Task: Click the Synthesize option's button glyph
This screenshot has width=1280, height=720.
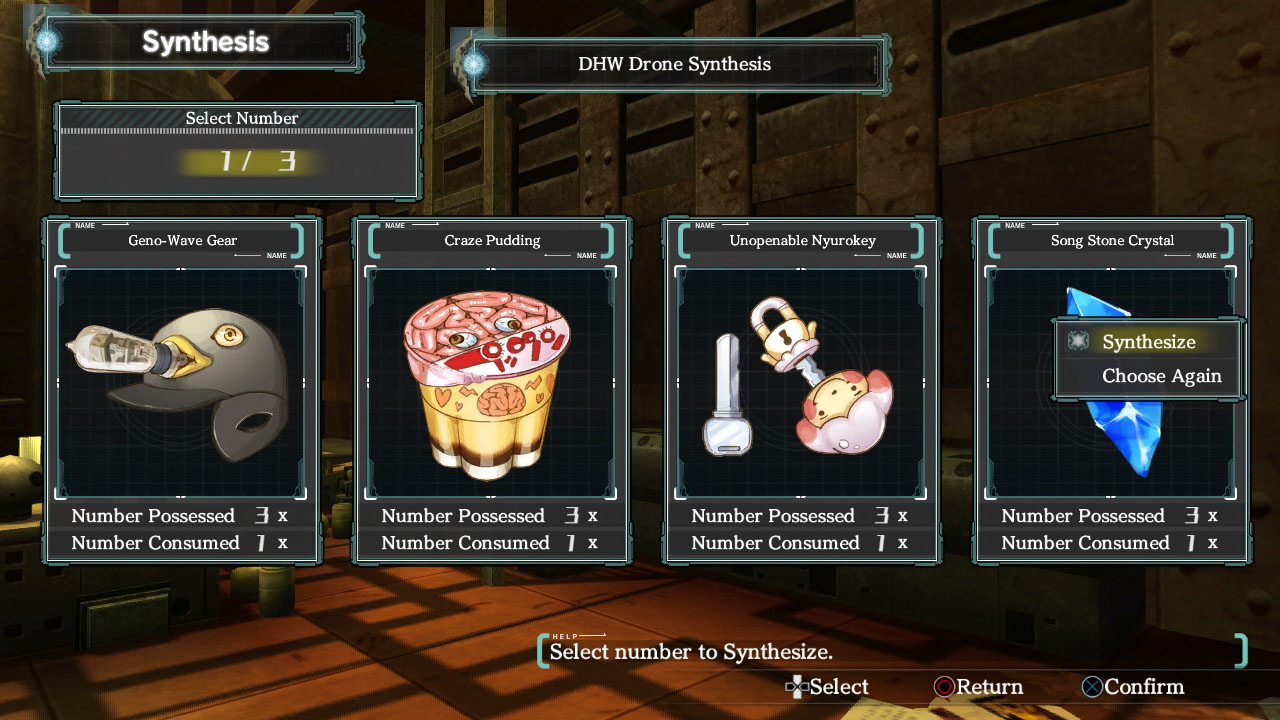Action: [x=1077, y=341]
